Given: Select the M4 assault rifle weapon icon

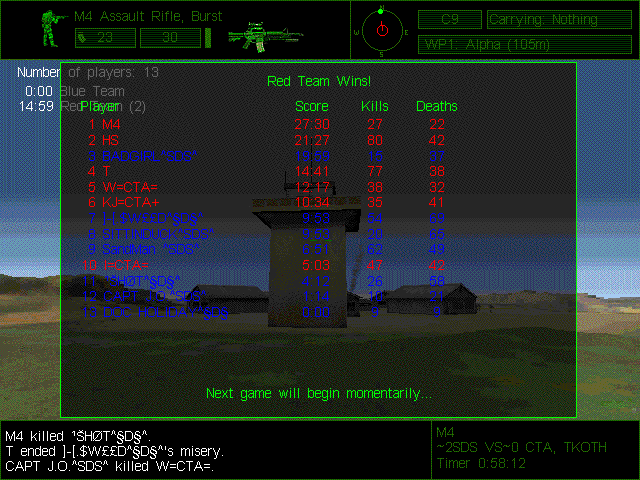Looking at the screenshot, I should 259,36.
